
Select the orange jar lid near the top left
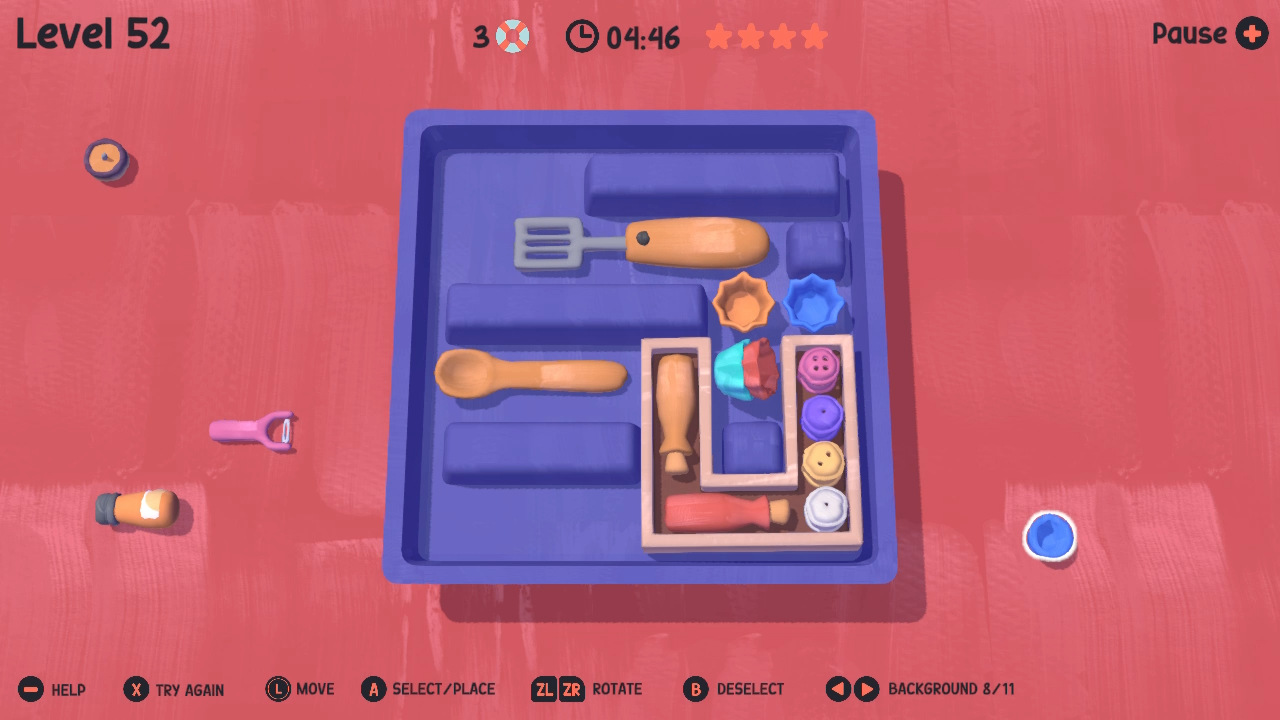tap(106, 158)
